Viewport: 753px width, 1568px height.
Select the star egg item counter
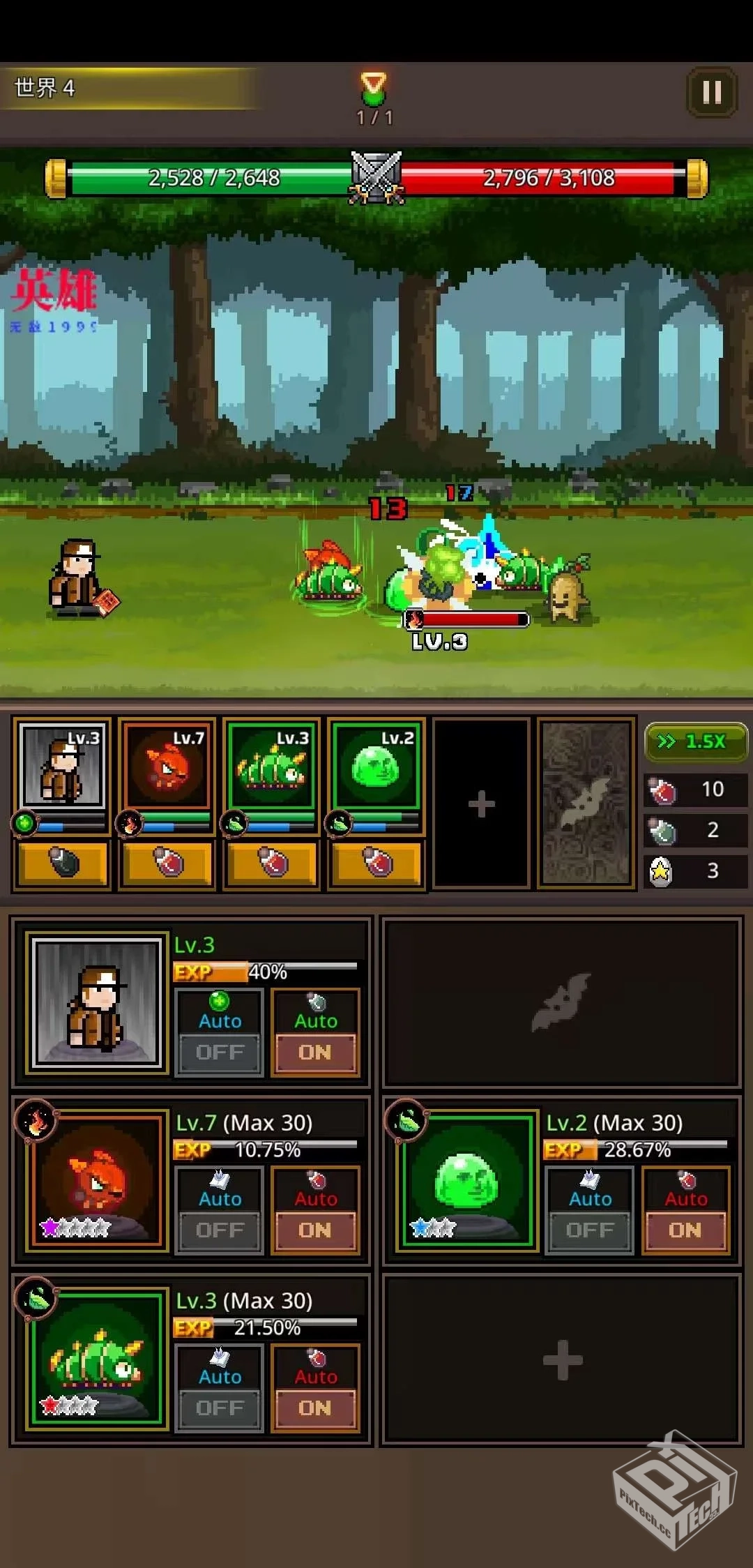694,870
